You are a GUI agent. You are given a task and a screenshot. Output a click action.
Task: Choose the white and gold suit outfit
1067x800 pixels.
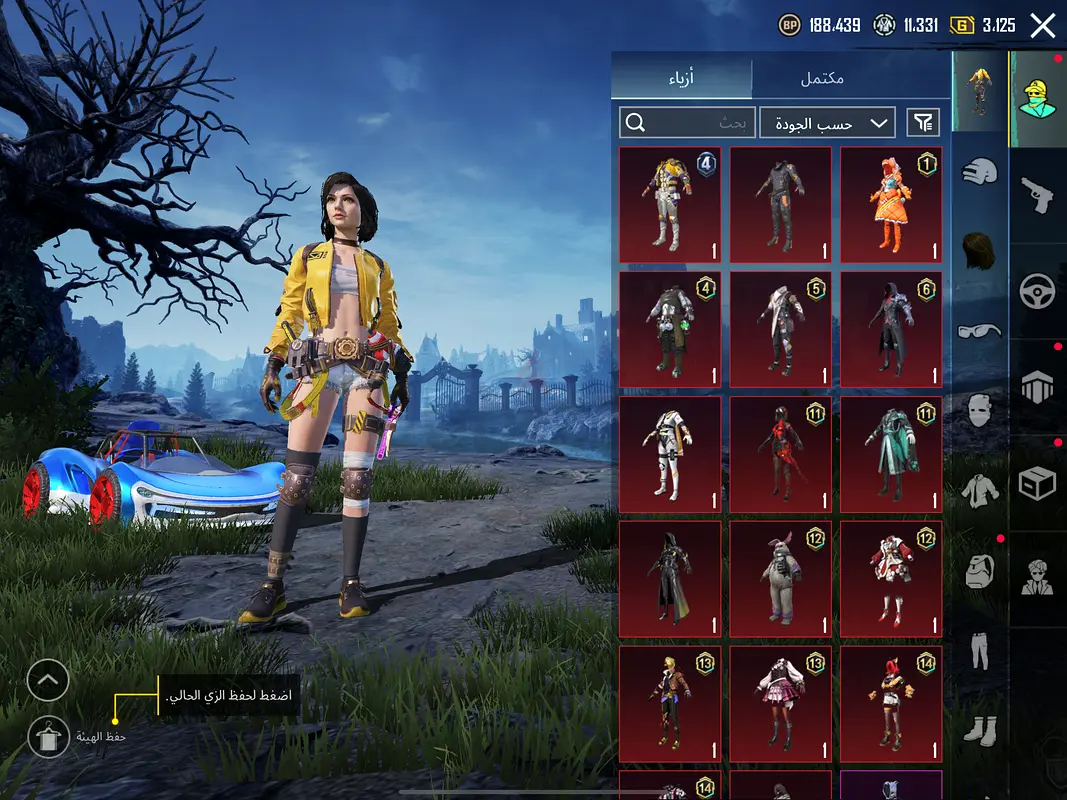pos(670,455)
